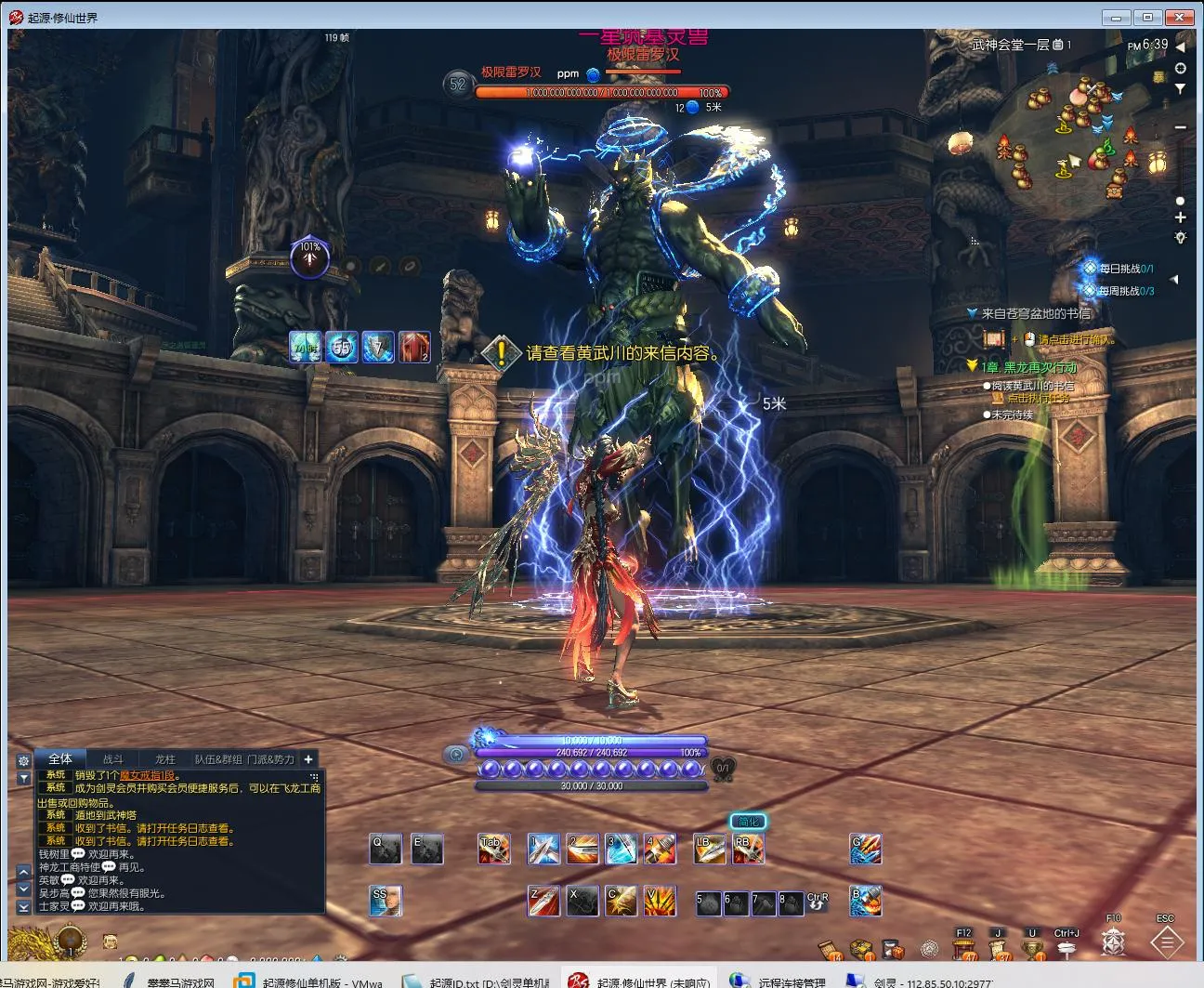The width and height of the screenshot is (1204, 988).
Task: Activate the Tab sword skill
Action: [x=493, y=849]
